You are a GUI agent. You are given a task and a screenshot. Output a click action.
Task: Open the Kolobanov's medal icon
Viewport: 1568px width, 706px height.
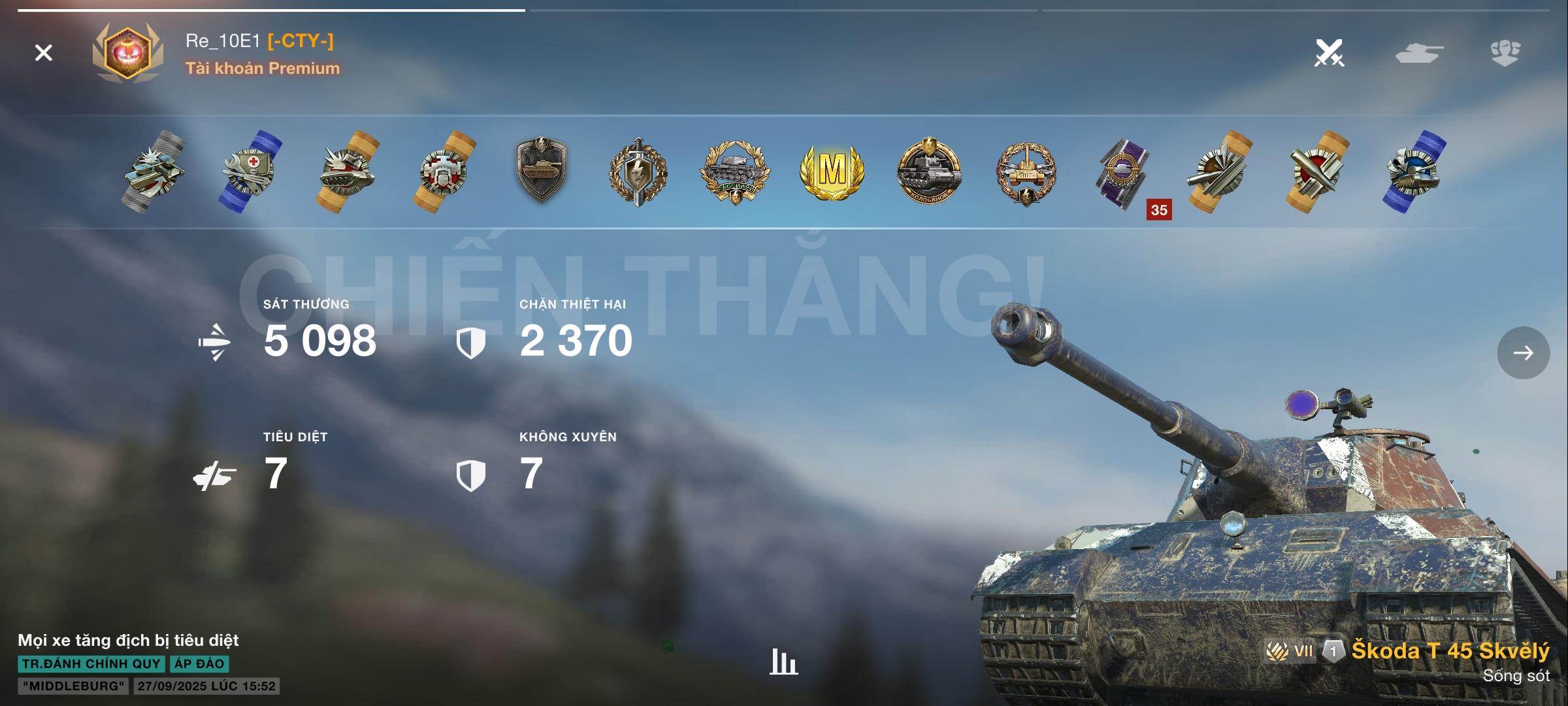[x=928, y=171]
